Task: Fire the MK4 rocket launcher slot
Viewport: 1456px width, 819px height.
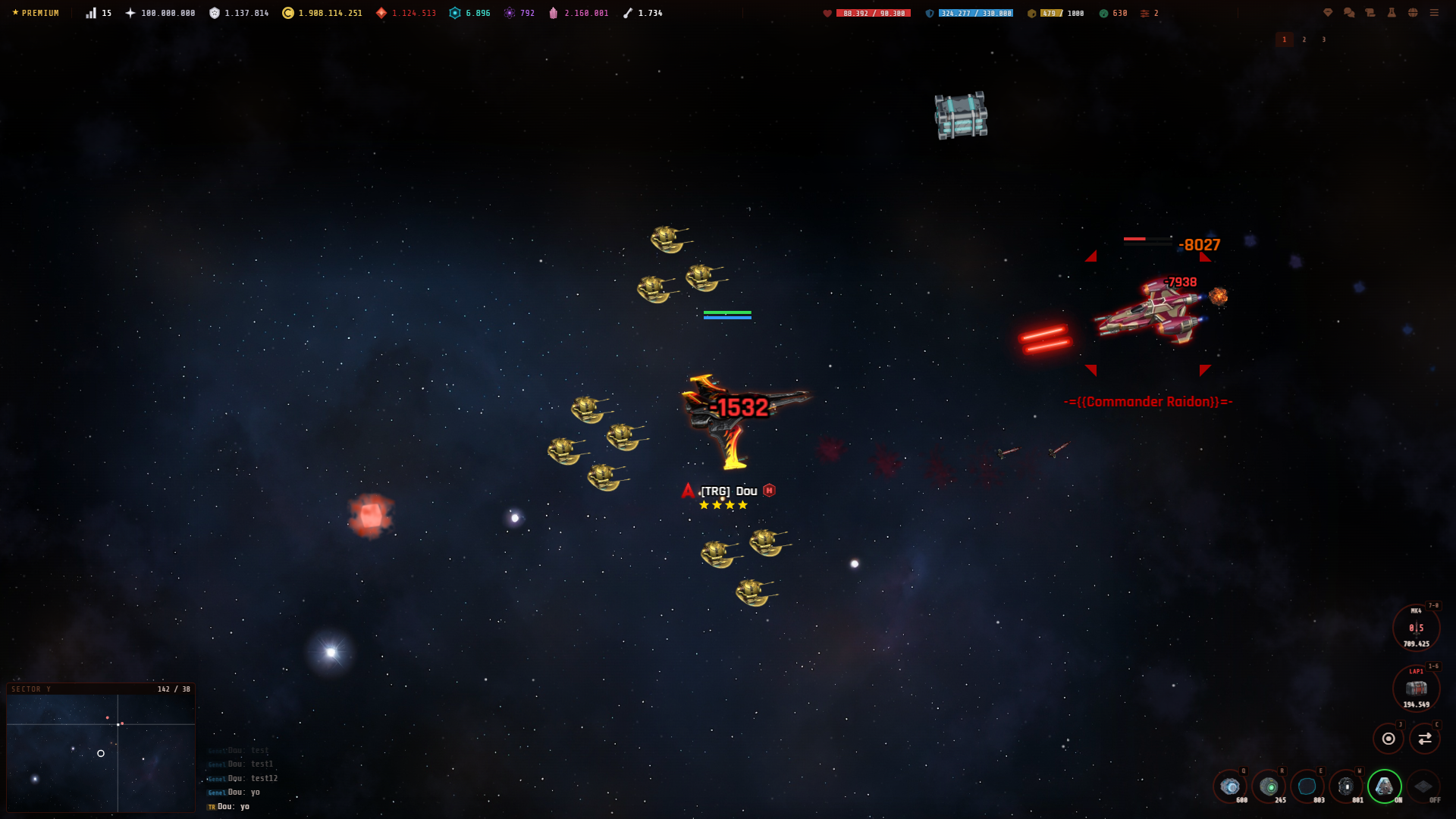Action: pos(1415,628)
